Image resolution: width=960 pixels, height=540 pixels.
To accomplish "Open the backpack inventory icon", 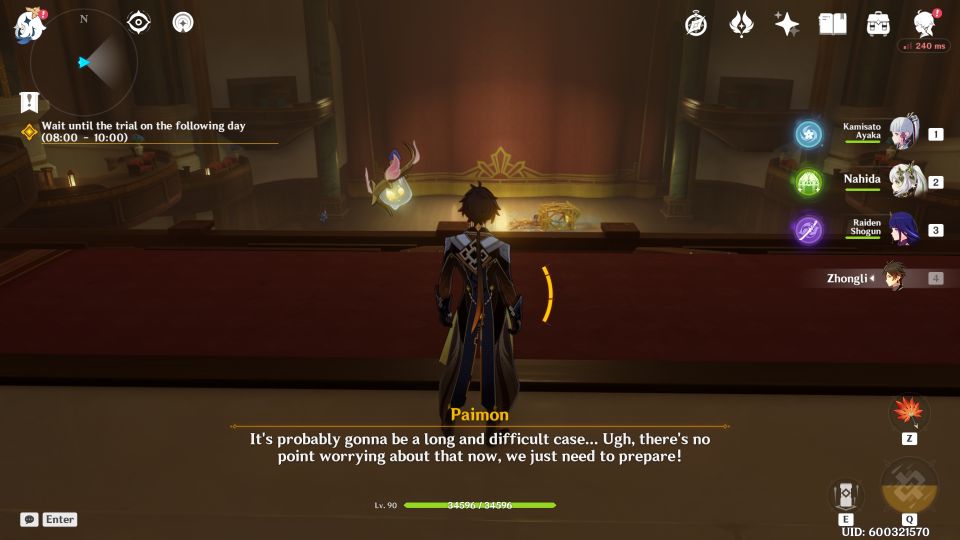I will coord(879,24).
